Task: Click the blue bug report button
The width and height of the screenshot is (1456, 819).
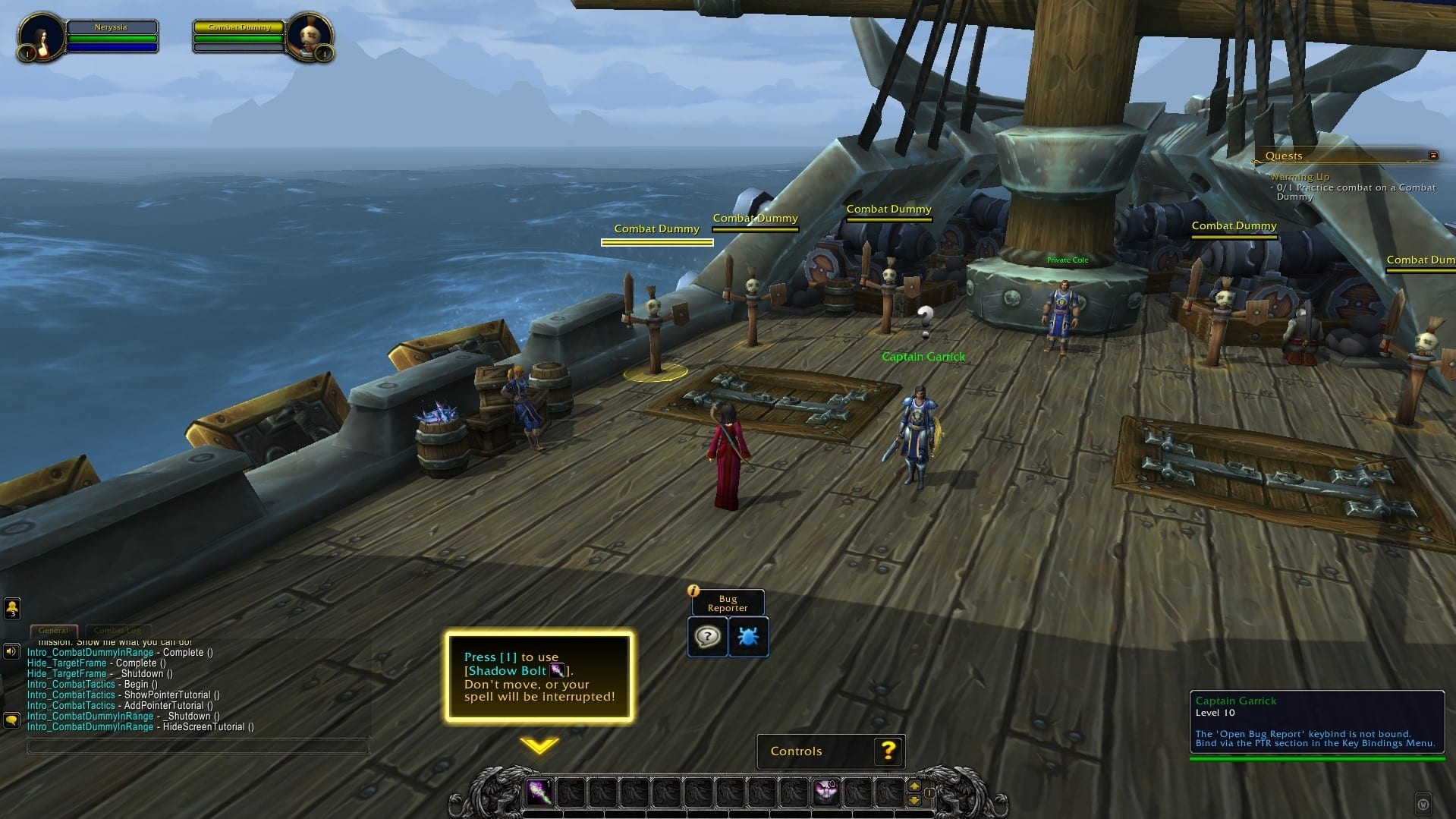Action: pyautogui.click(x=748, y=636)
